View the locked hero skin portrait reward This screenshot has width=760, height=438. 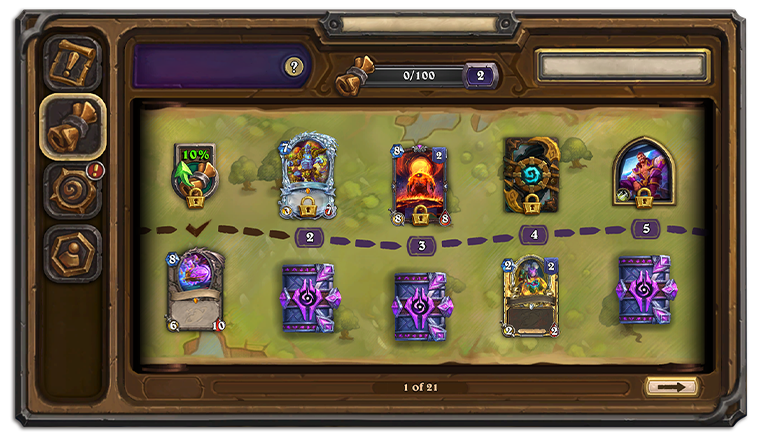644,172
